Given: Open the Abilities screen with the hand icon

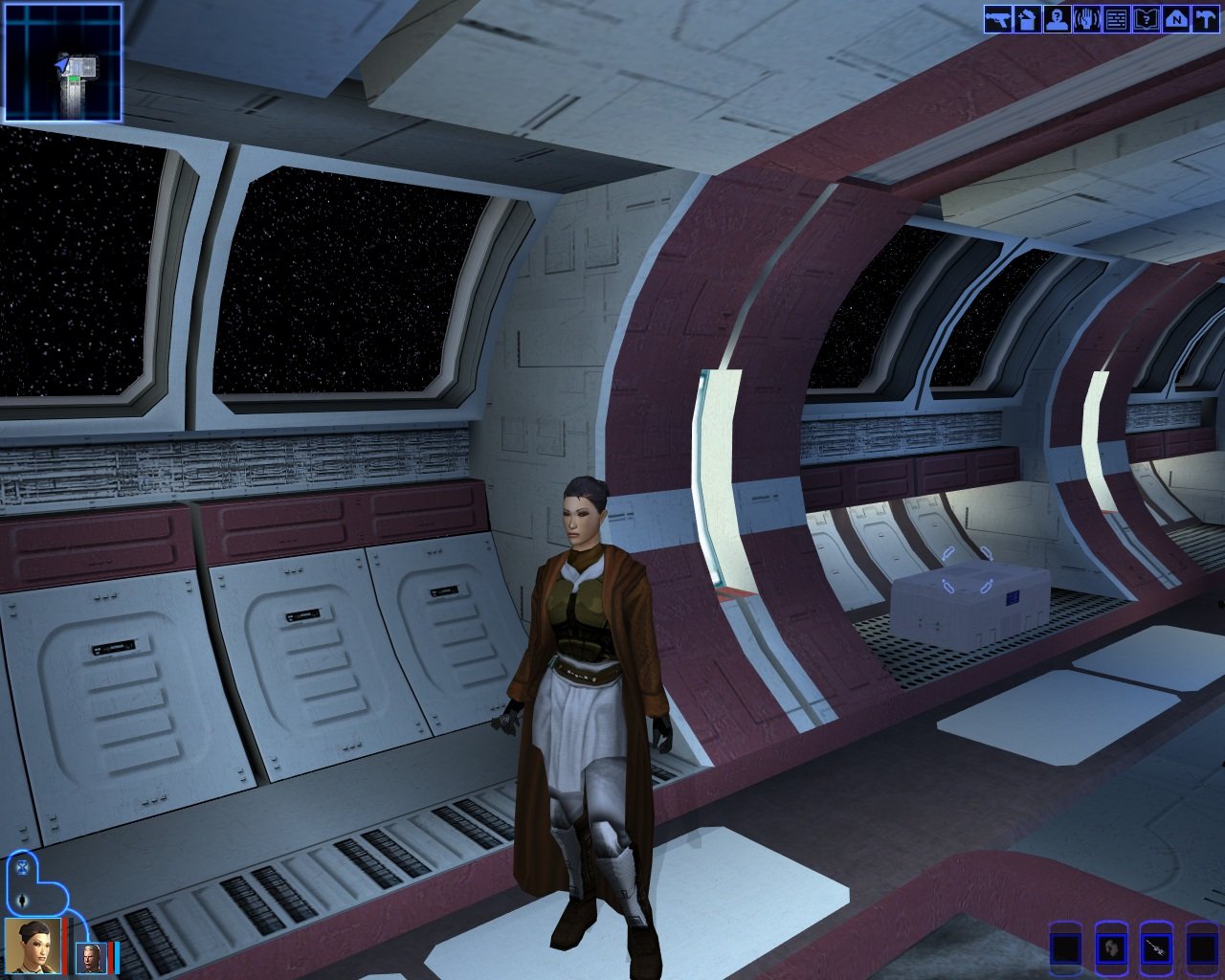Looking at the screenshot, I should click(1087, 19).
